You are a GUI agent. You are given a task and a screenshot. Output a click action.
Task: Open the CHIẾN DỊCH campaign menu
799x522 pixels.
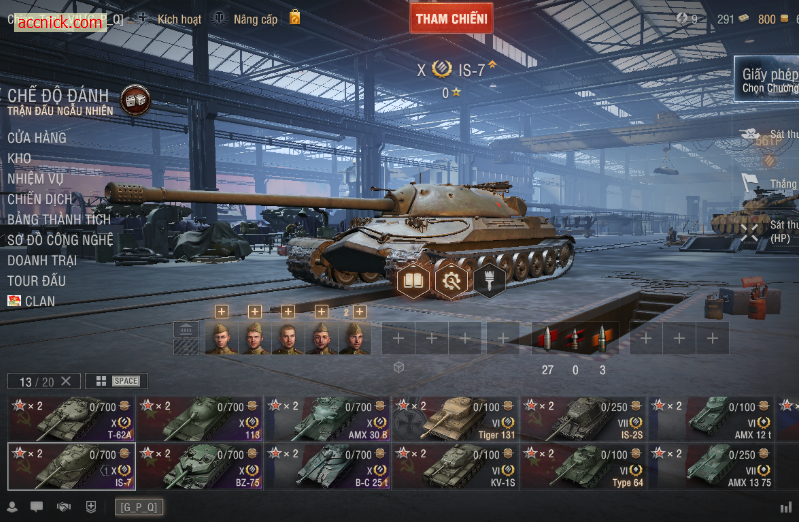point(40,199)
